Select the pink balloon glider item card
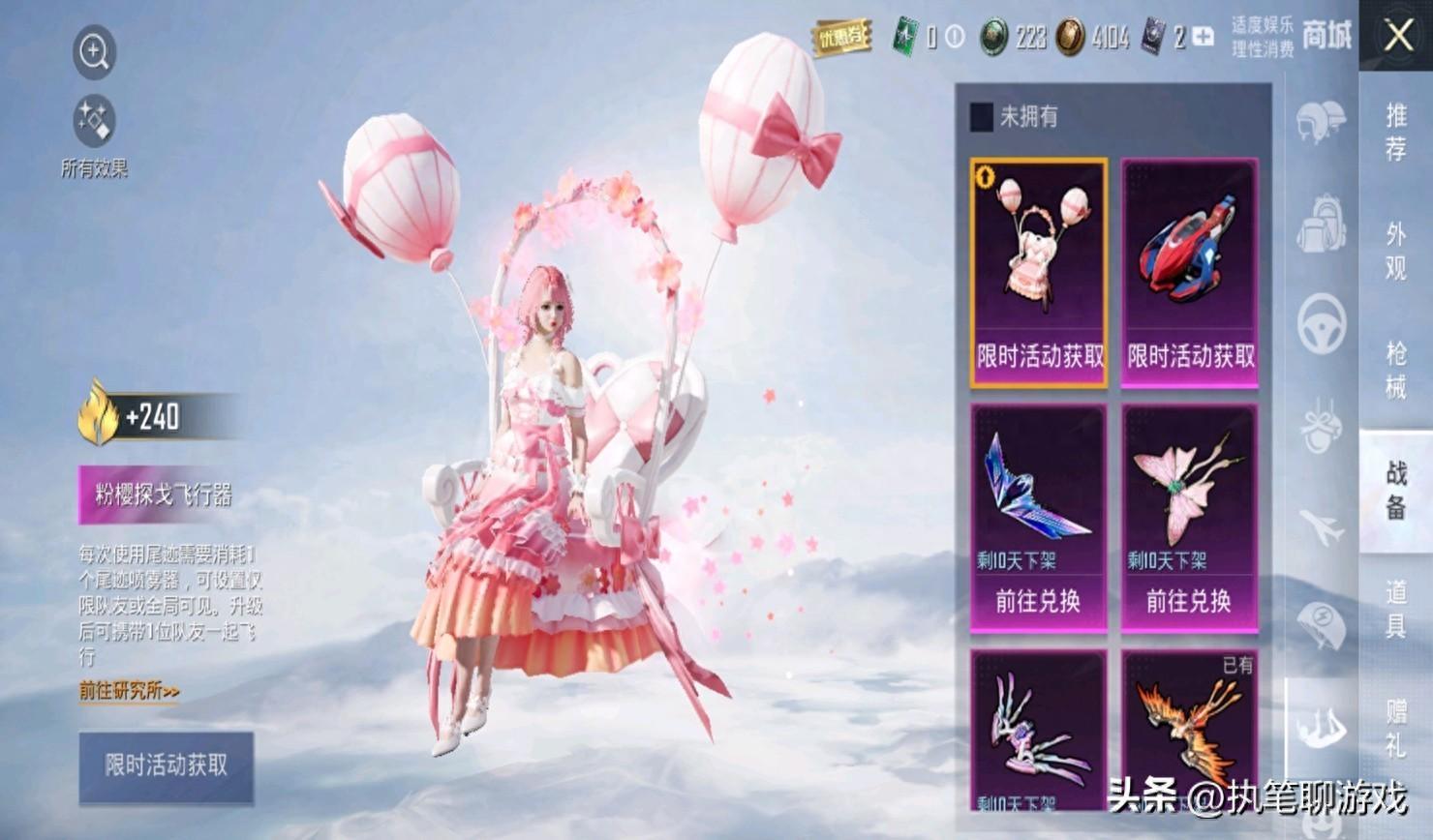1433x840 pixels. click(x=1039, y=273)
